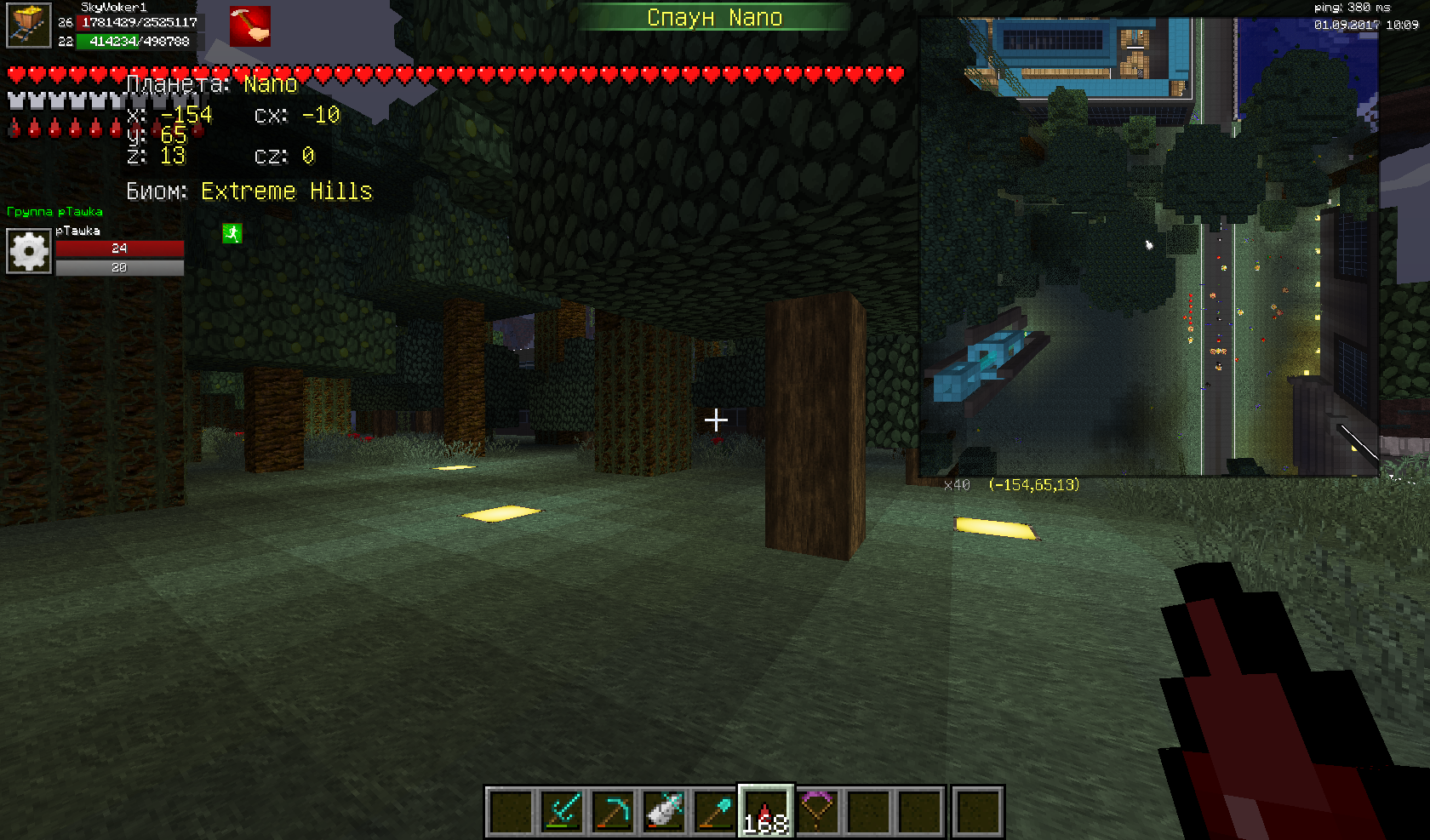Click the green running man status icon
Image resolution: width=1430 pixels, height=840 pixels.
232,233
